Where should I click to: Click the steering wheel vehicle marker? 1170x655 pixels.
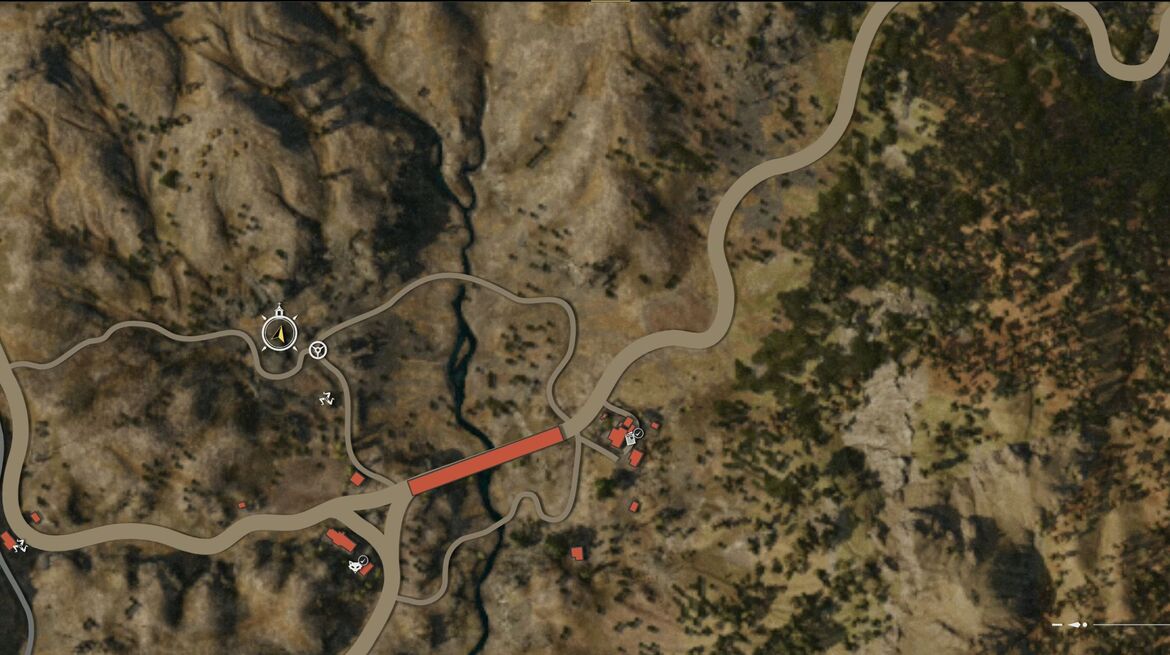[318, 349]
